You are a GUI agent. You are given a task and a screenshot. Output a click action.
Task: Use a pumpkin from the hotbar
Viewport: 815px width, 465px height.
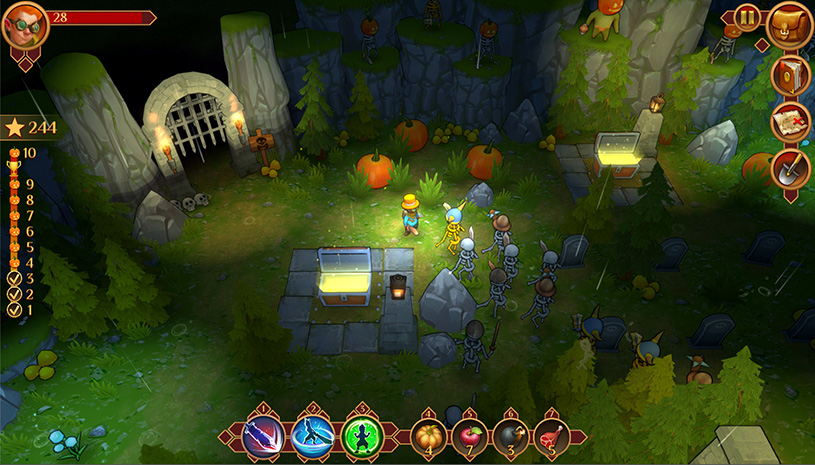click(429, 437)
